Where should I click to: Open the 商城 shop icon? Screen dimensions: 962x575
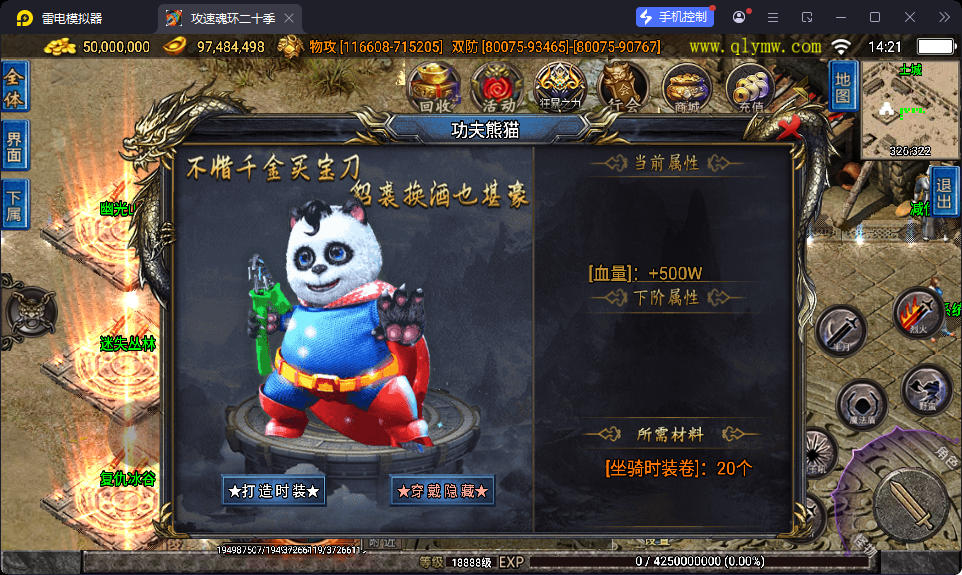point(686,86)
